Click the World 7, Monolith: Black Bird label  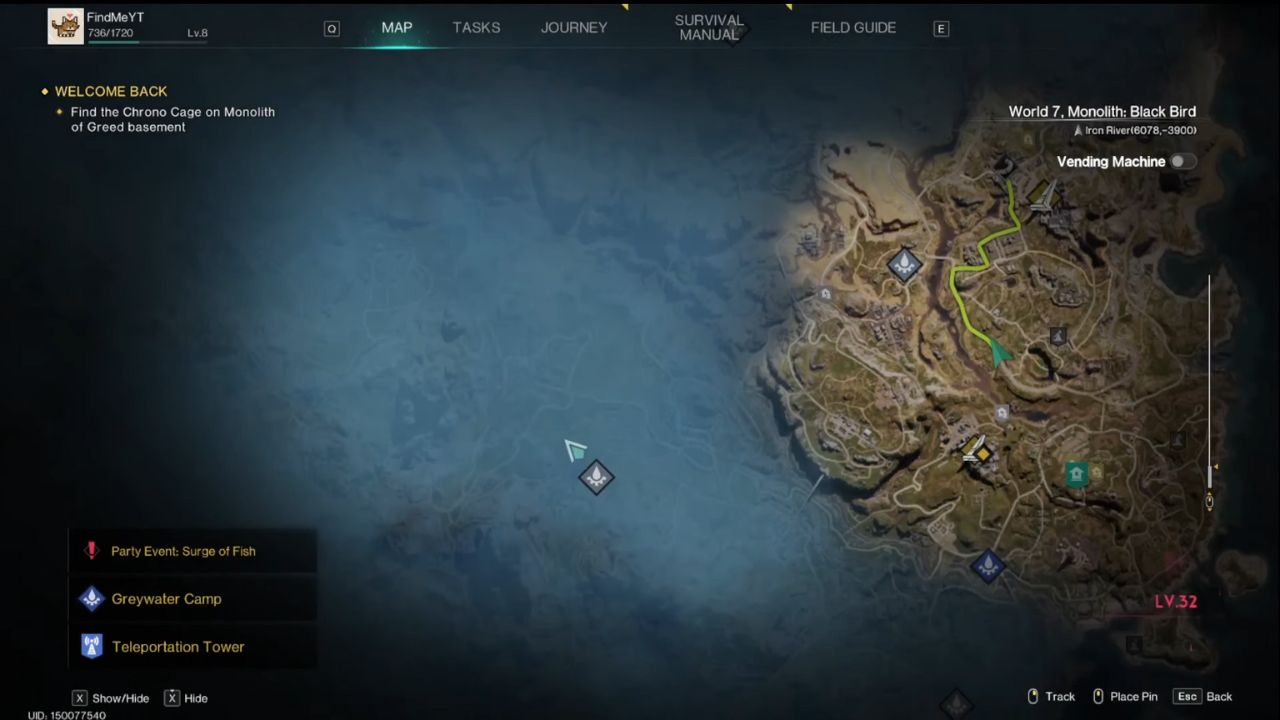[1102, 111]
